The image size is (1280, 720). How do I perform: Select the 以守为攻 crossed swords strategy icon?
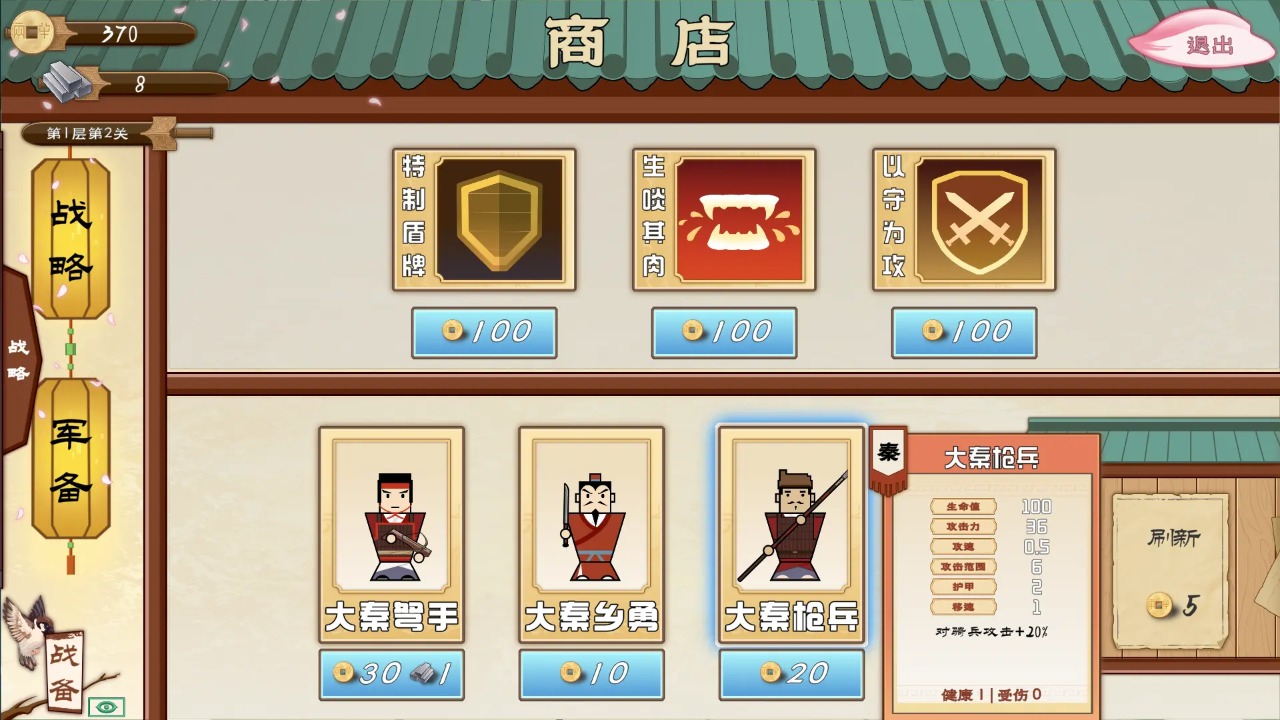click(964, 220)
